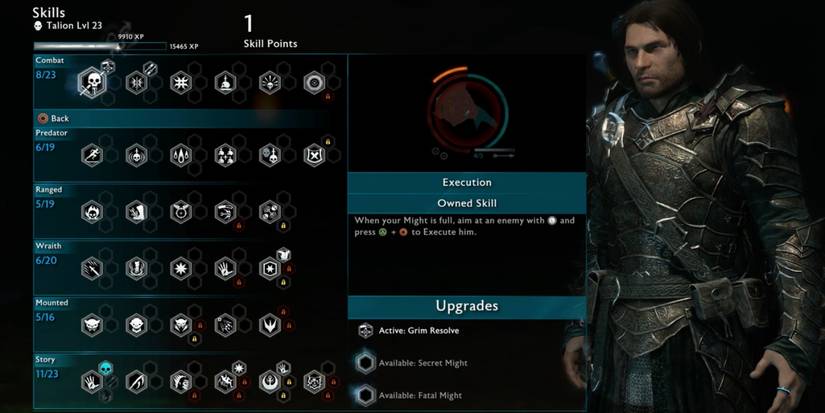
Task: Select the helmet icon Combat skill
Action: (225, 82)
